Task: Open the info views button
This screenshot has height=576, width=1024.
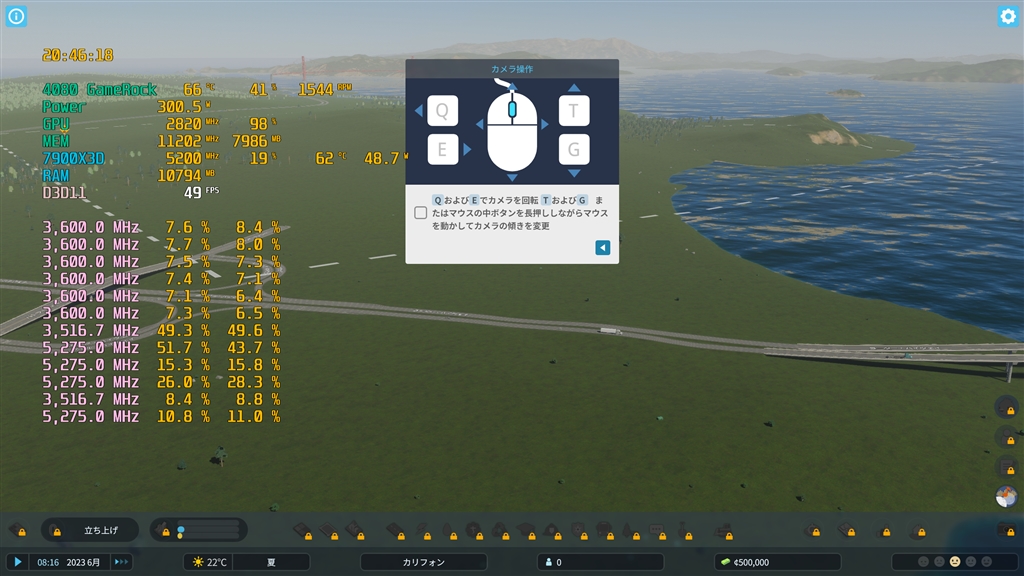Action: [x=17, y=16]
